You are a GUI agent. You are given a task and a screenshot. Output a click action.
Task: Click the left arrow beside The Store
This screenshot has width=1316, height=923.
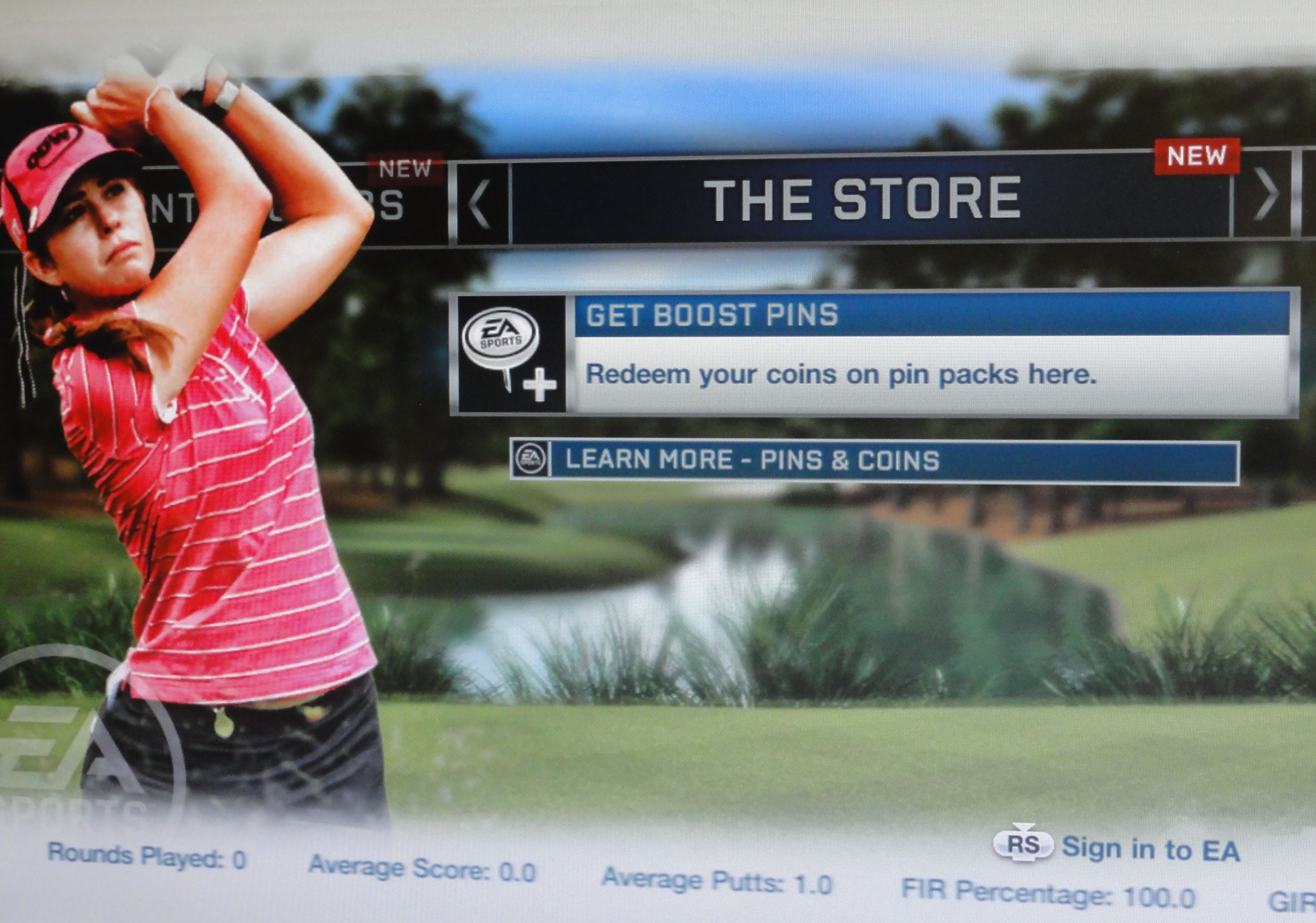tap(480, 202)
